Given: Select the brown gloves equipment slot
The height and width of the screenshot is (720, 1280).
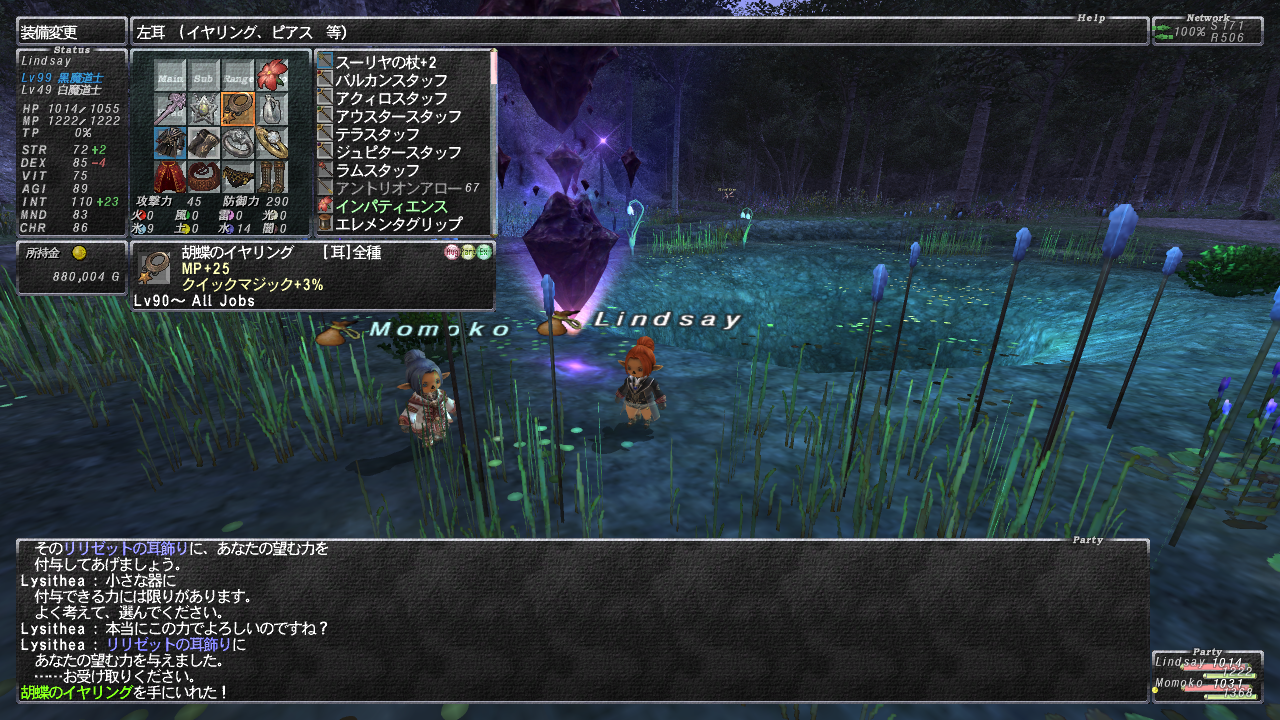Looking at the screenshot, I should [x=204, y=142].
